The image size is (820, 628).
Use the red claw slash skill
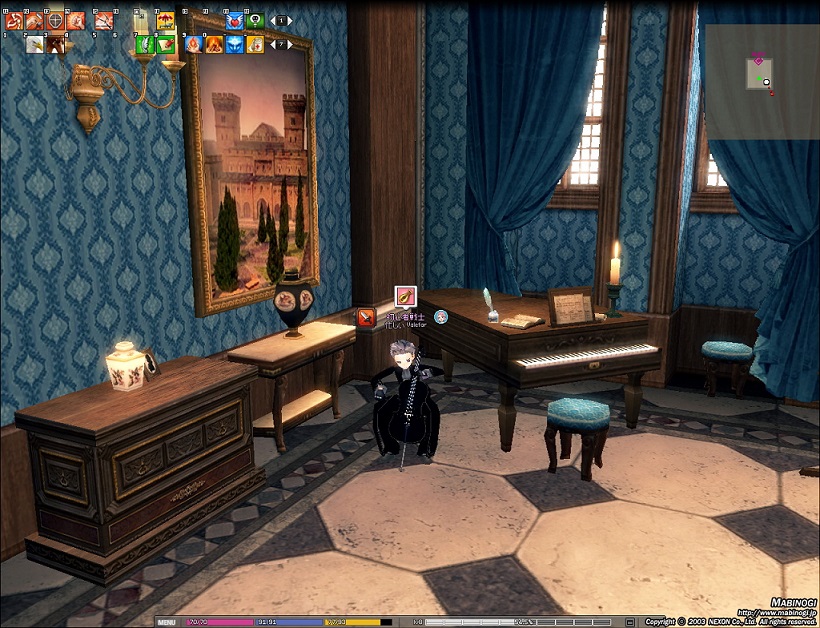pos(104,19)
